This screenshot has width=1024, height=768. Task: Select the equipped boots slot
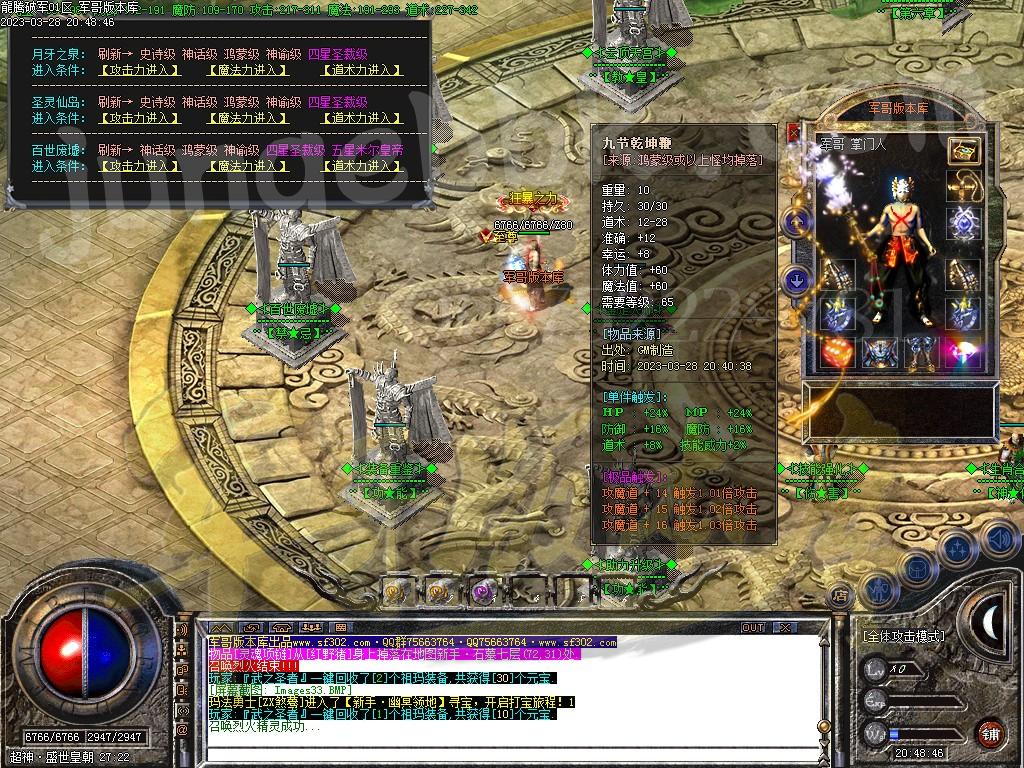click(922, 352)
